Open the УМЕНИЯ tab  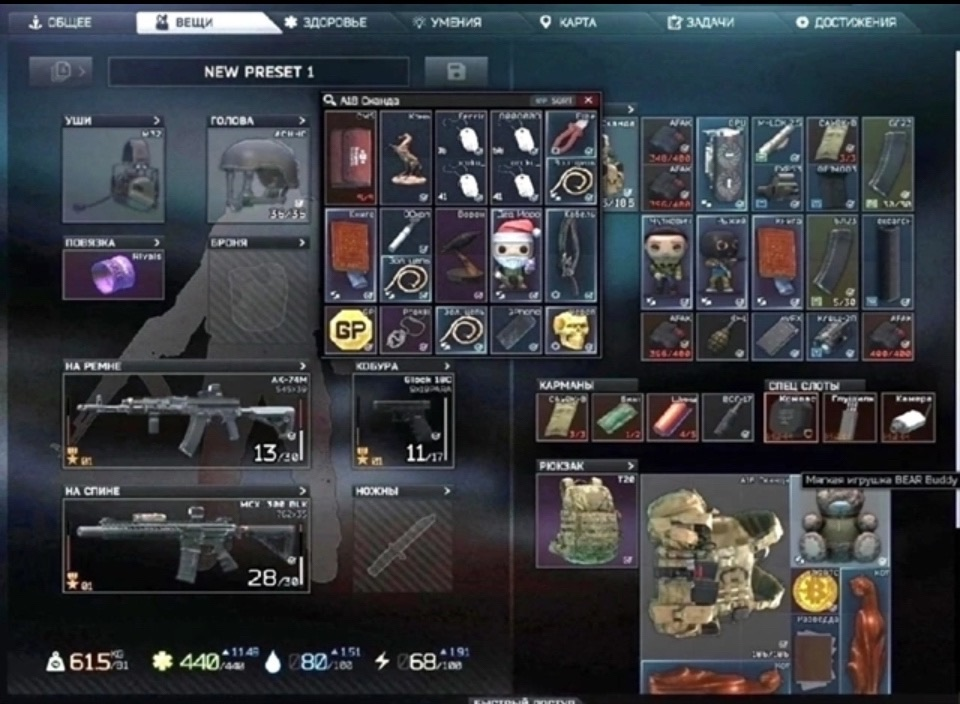(x=447, y=22)
